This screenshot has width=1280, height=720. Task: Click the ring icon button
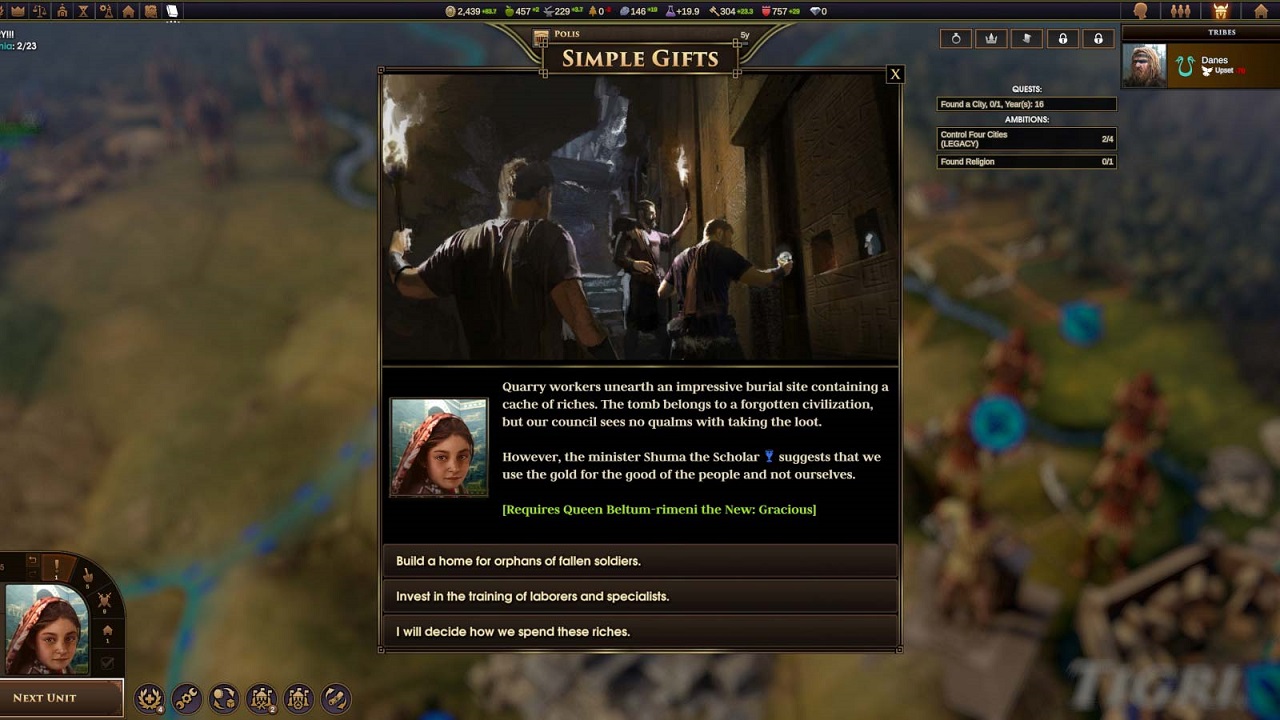click(956, 39)
